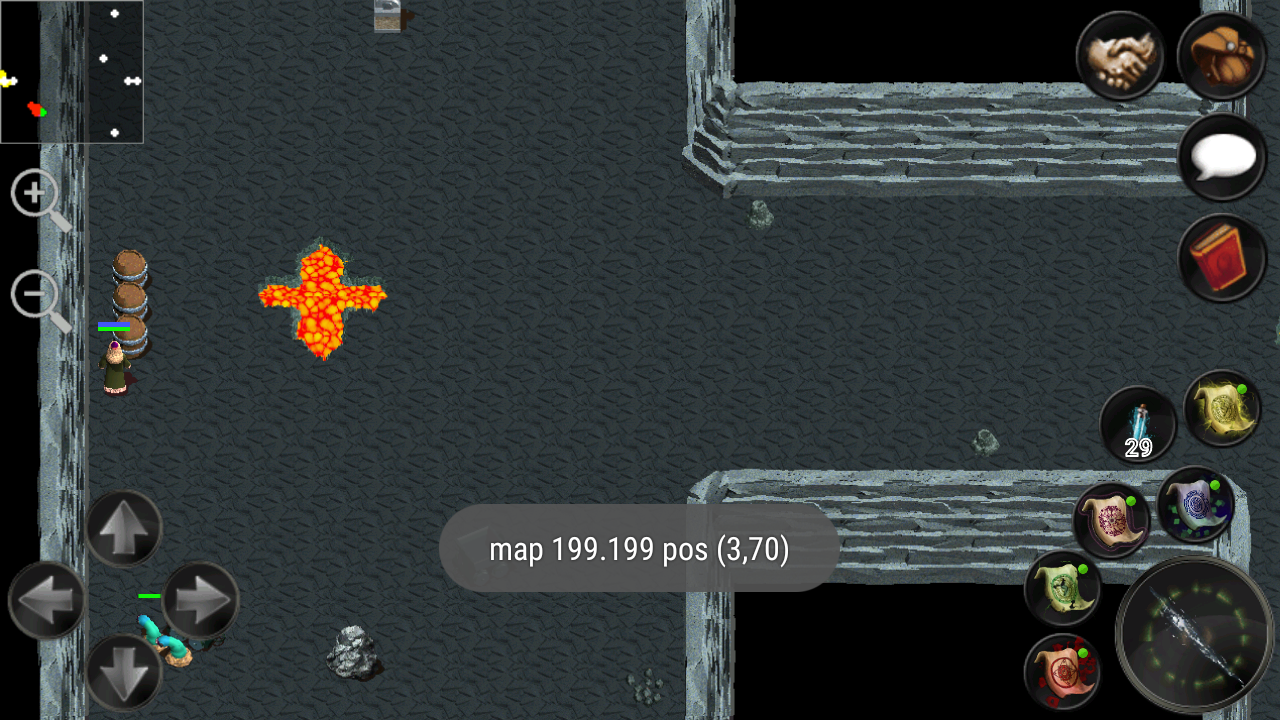Cast the blue swirl scroll spell
Screen dimensions: 1280x720
tap(1196, 505)
